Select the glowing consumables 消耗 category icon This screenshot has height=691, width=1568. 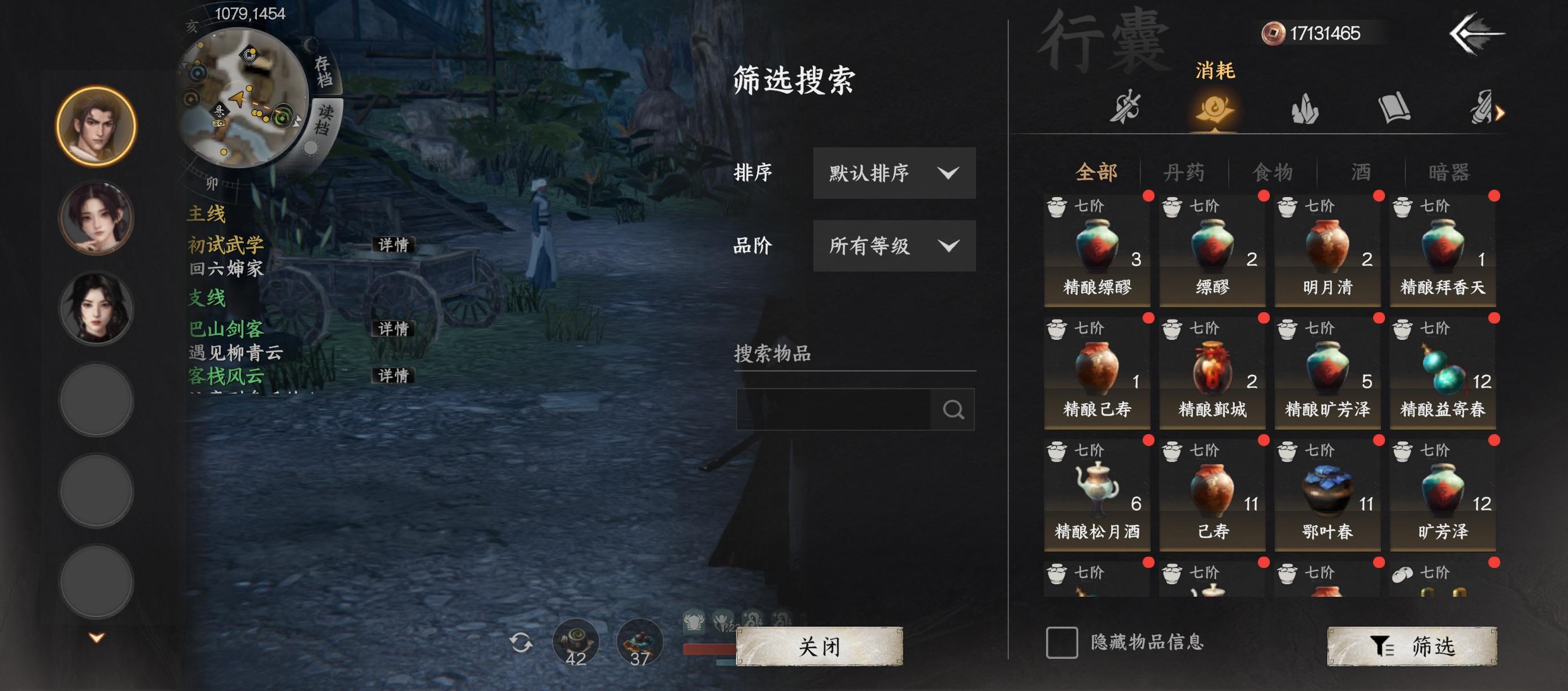coord(1215,110)
